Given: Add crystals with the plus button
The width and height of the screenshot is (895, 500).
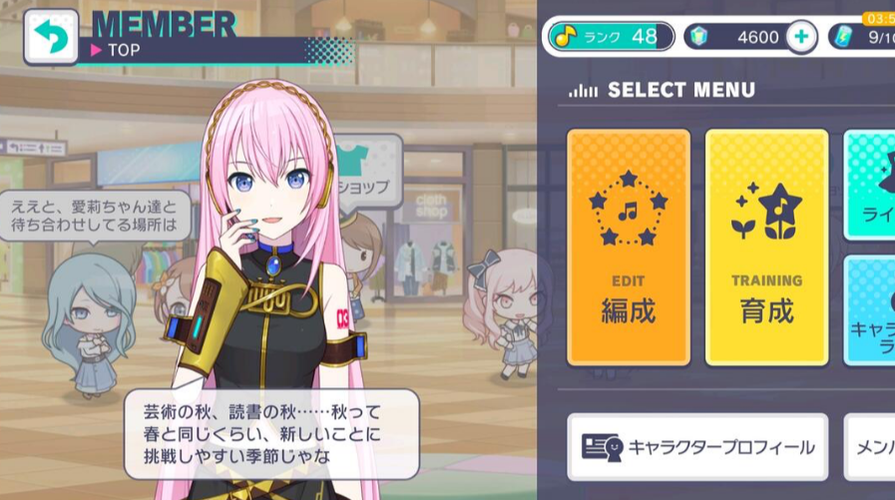Looking at the screenshot, I should pyautogui.click(x=800, y=37).
